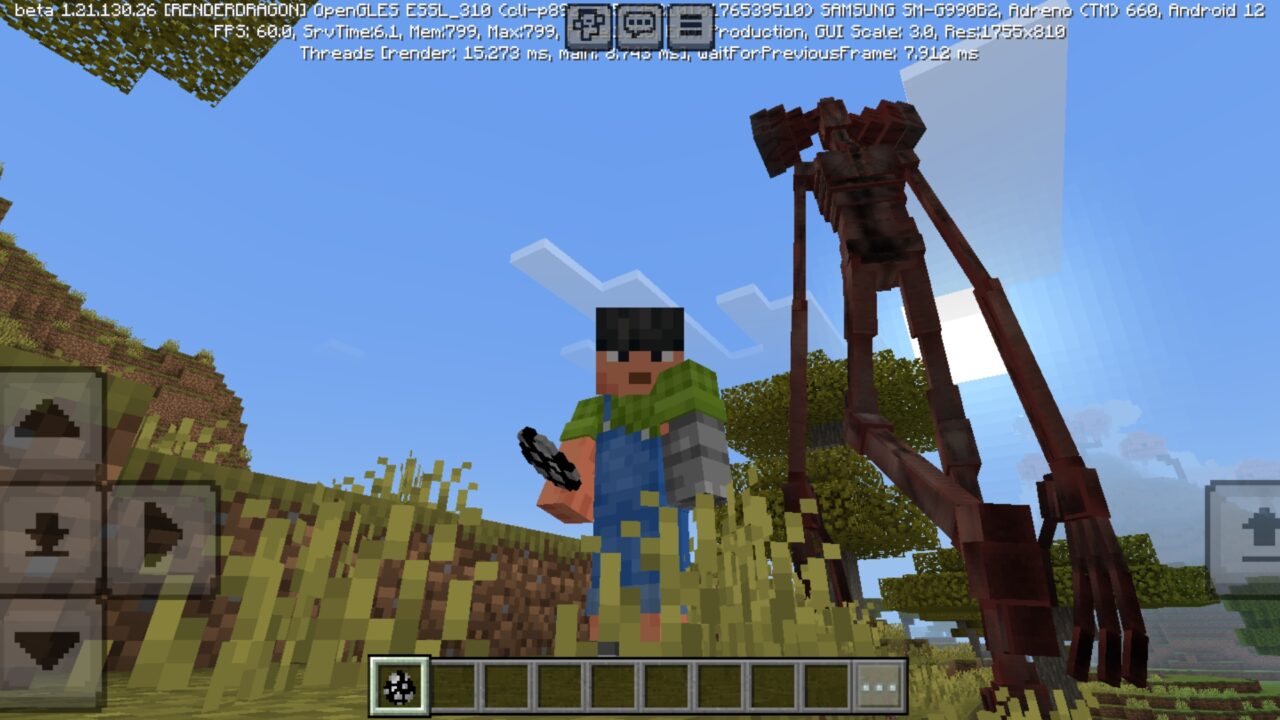Select the seventh hotbar slot
Image resolution: width=1280 pixels, height=720 pixels.
pyautogui.click(x=719, y=683)
